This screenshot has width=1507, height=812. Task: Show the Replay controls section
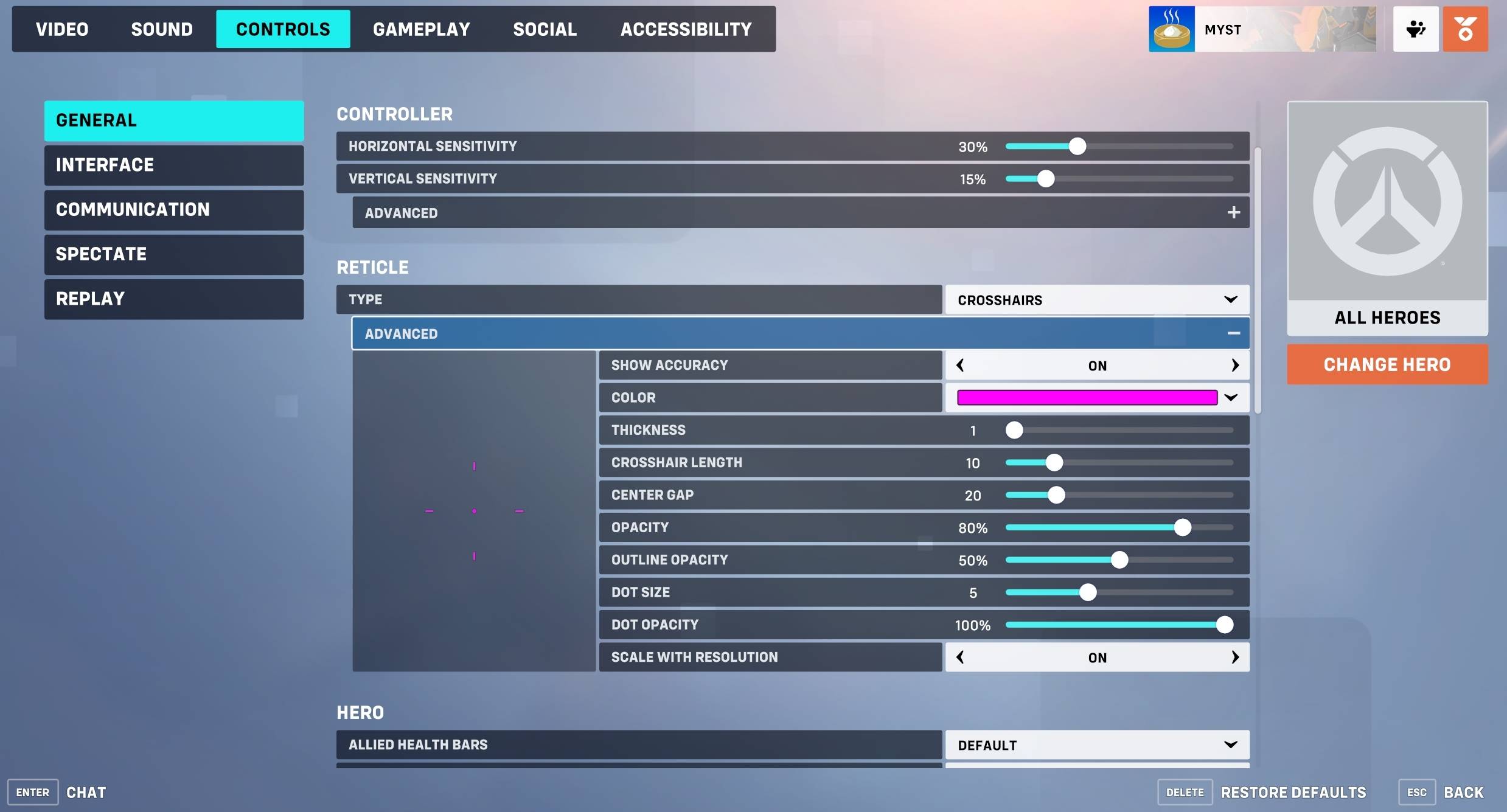(x=174, y=299)
